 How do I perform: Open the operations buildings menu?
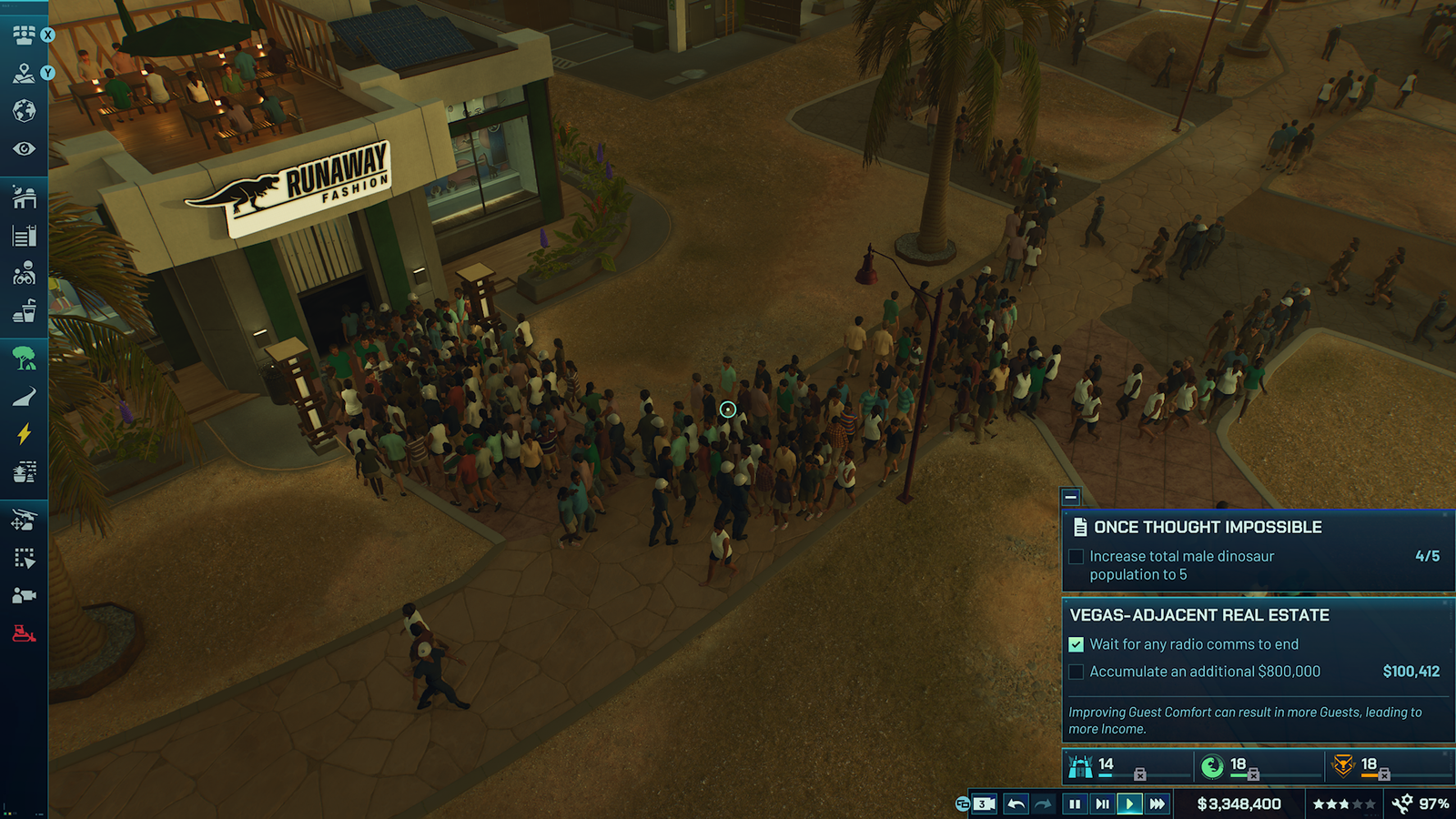[x=24, y=237]
